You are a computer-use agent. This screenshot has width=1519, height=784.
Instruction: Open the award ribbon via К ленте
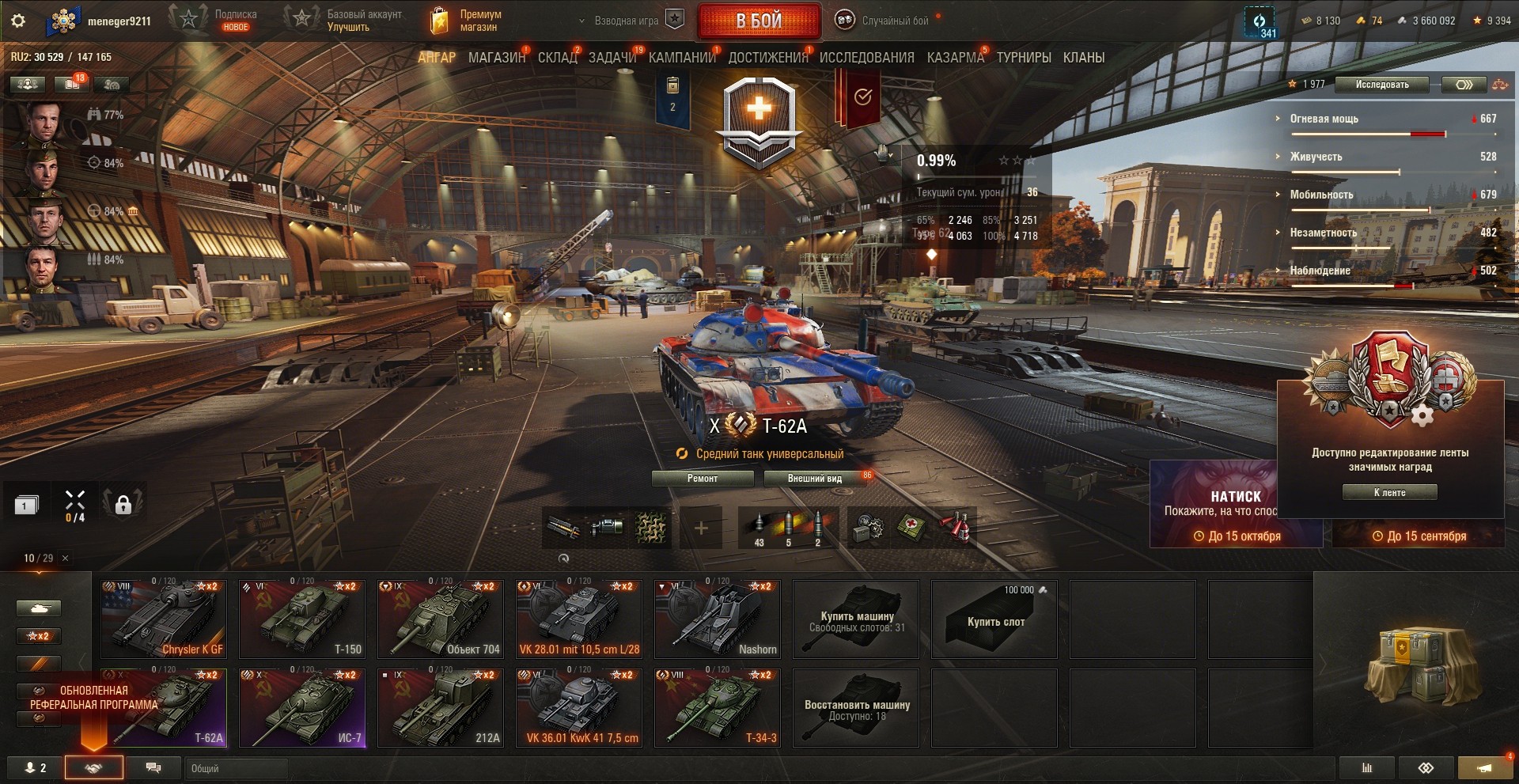1389,493
